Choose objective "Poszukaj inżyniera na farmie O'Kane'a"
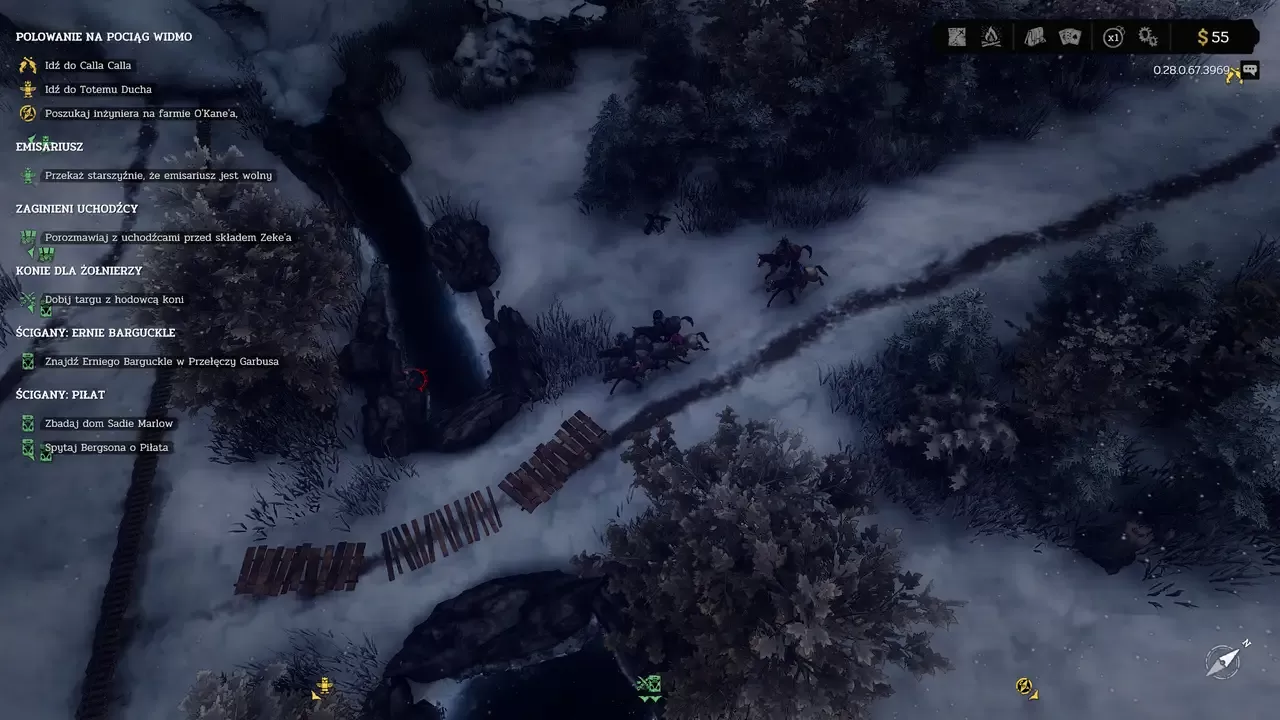Image resolution: width=1280 pixels, height=720 pixels. [141, 114]
